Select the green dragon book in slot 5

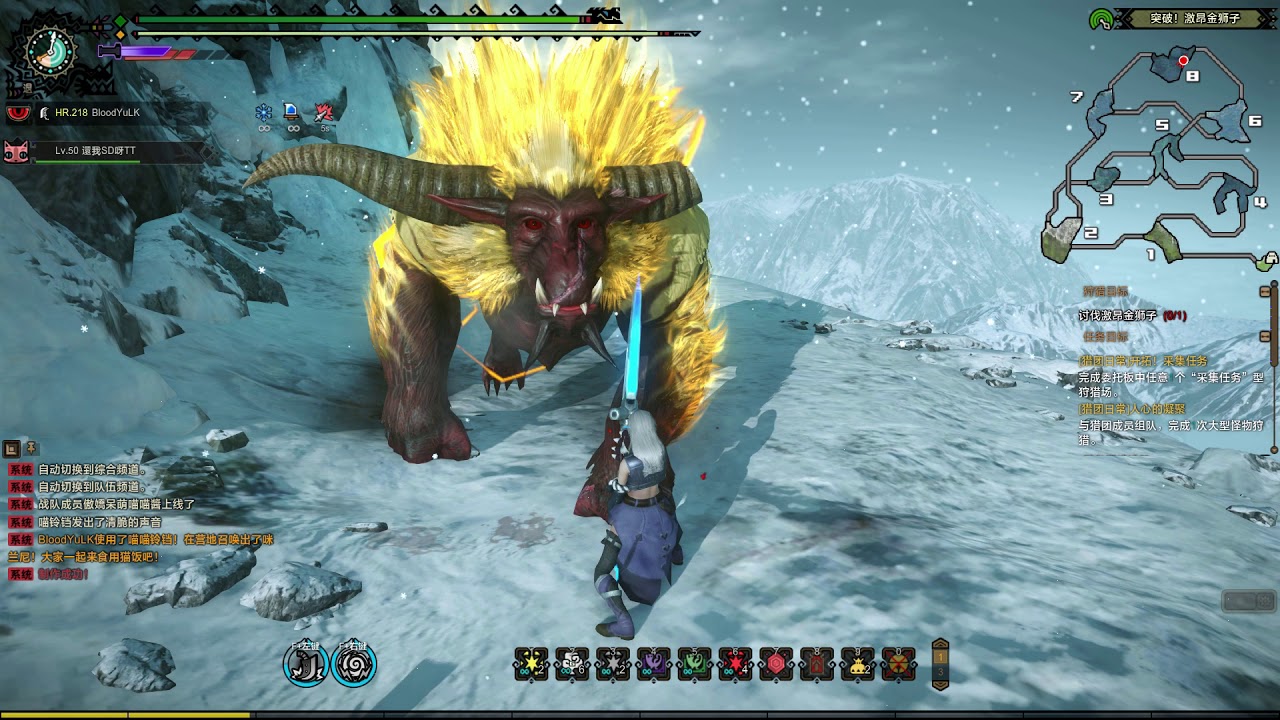[x=694, y=664]
